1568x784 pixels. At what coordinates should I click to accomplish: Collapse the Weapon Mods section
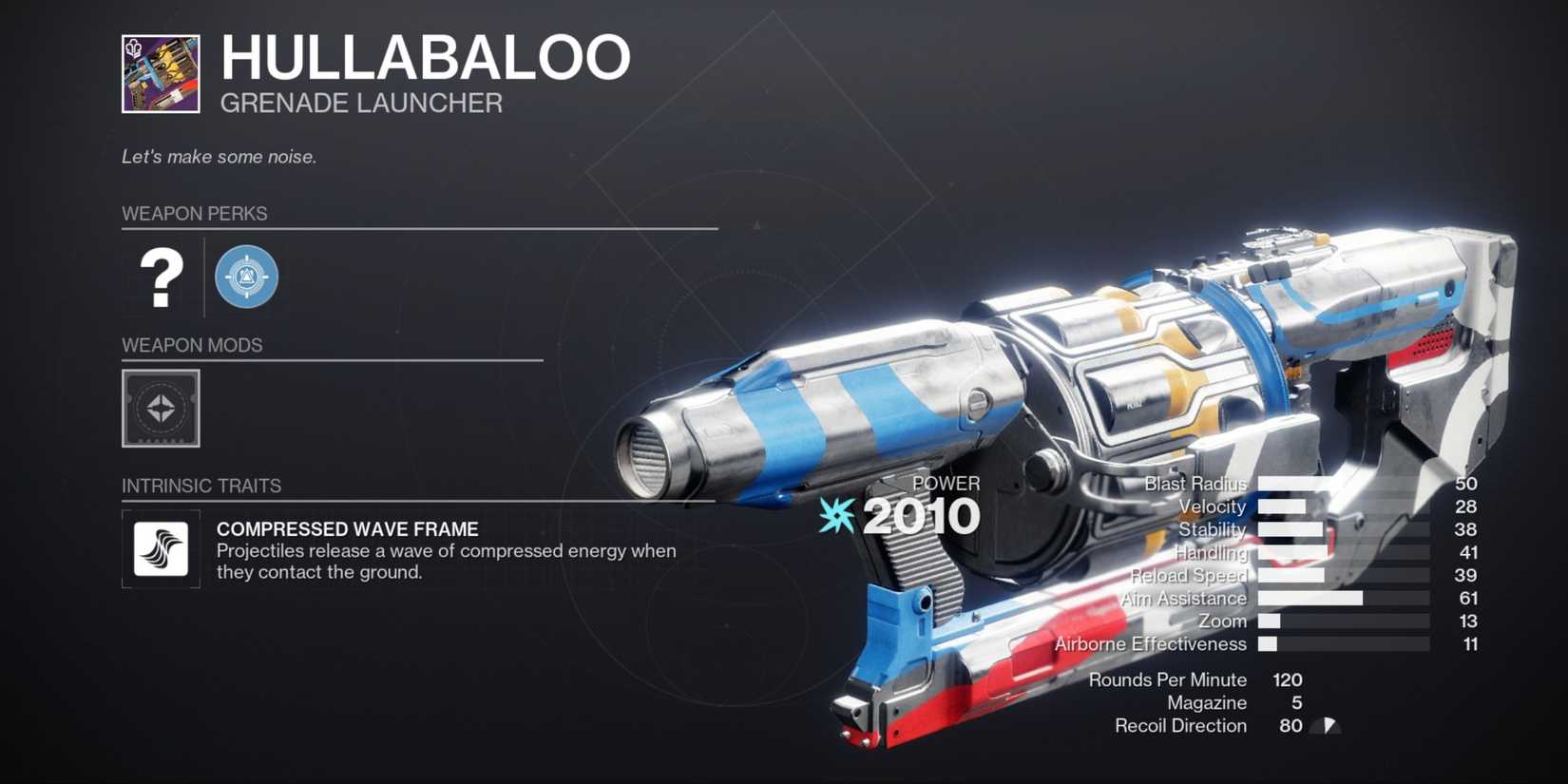click(191, 345)
